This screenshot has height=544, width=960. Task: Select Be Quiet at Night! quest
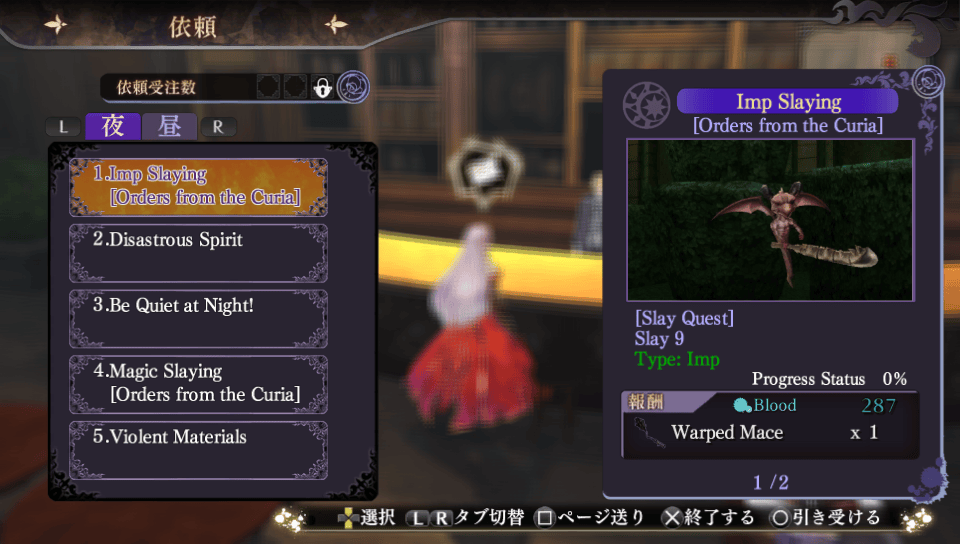click(198, 318)
